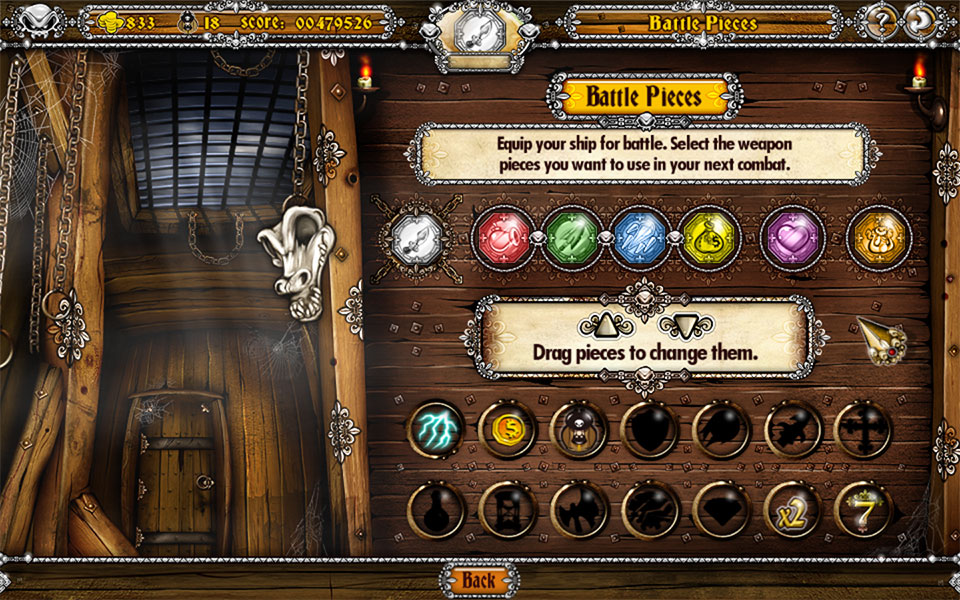Viewport: 960px width, 600px height.
Task: Select the lucky number 7 piece
Action: 863,510
